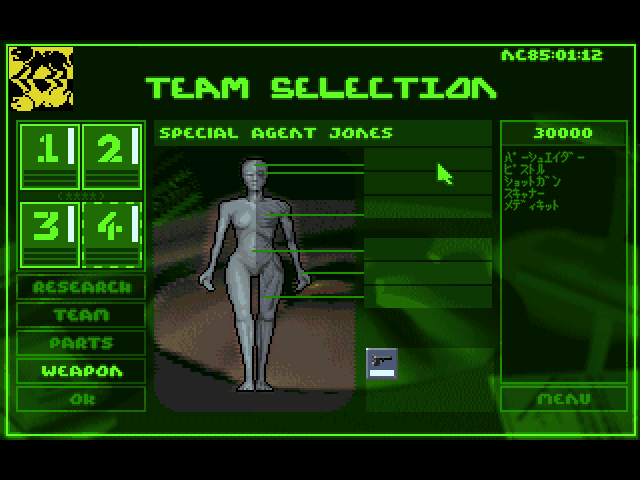The height and width of the screenshot is (480, 640).
Task: Select スキャナー (Scanner) in the list
Action: pyautogui.click(x=530, y=194)
